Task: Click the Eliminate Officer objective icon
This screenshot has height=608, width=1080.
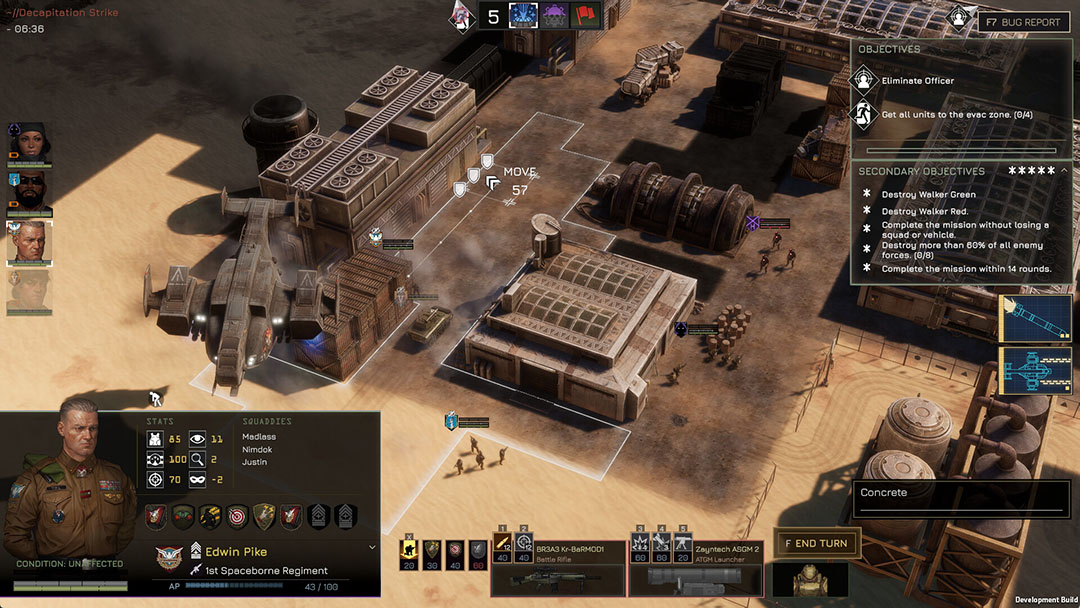Action: pyautogui.click(x=863, y=80)
